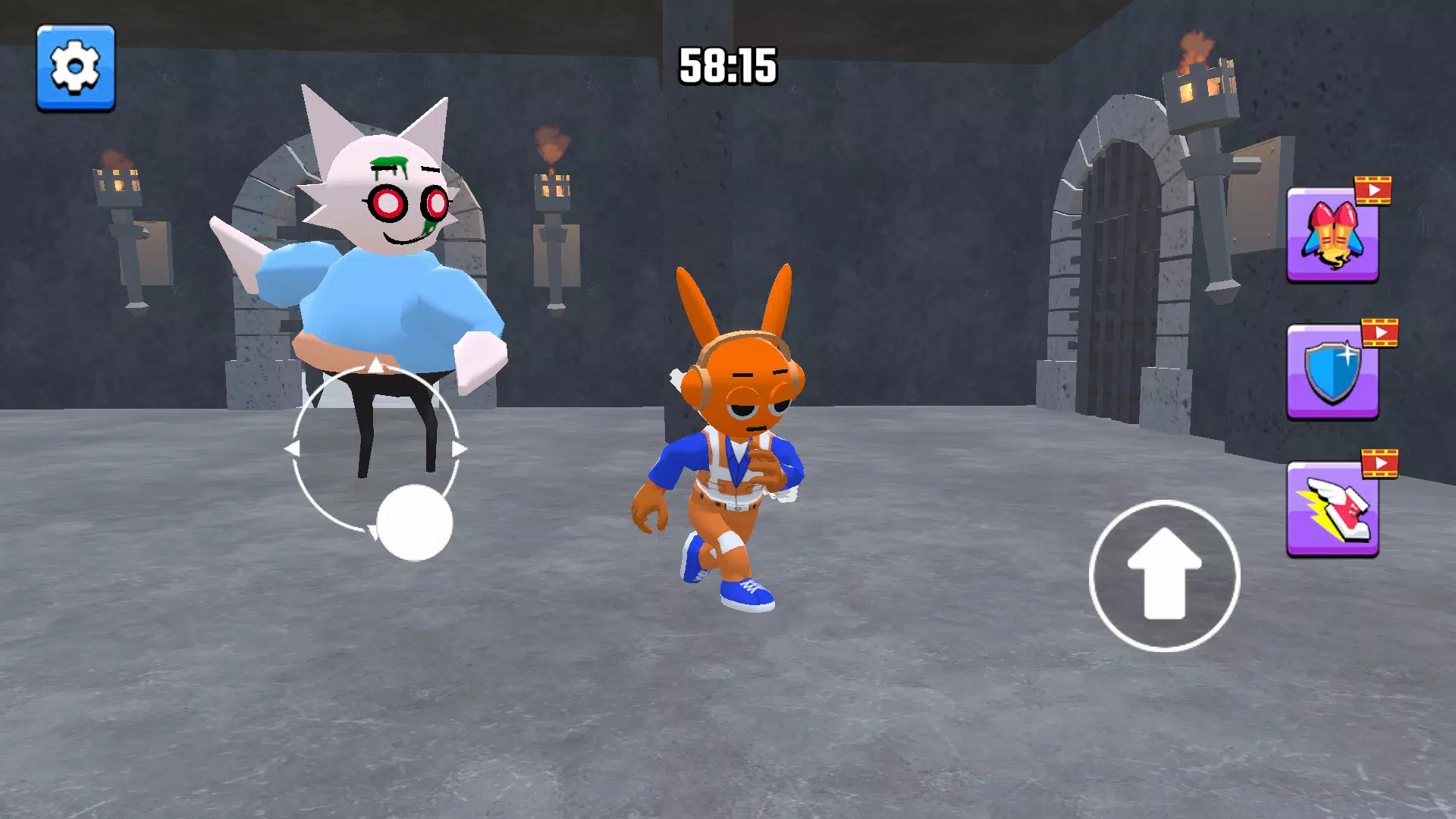
Task: Activate the winged speed shoe boost
Action: (x=1332, y=510)
